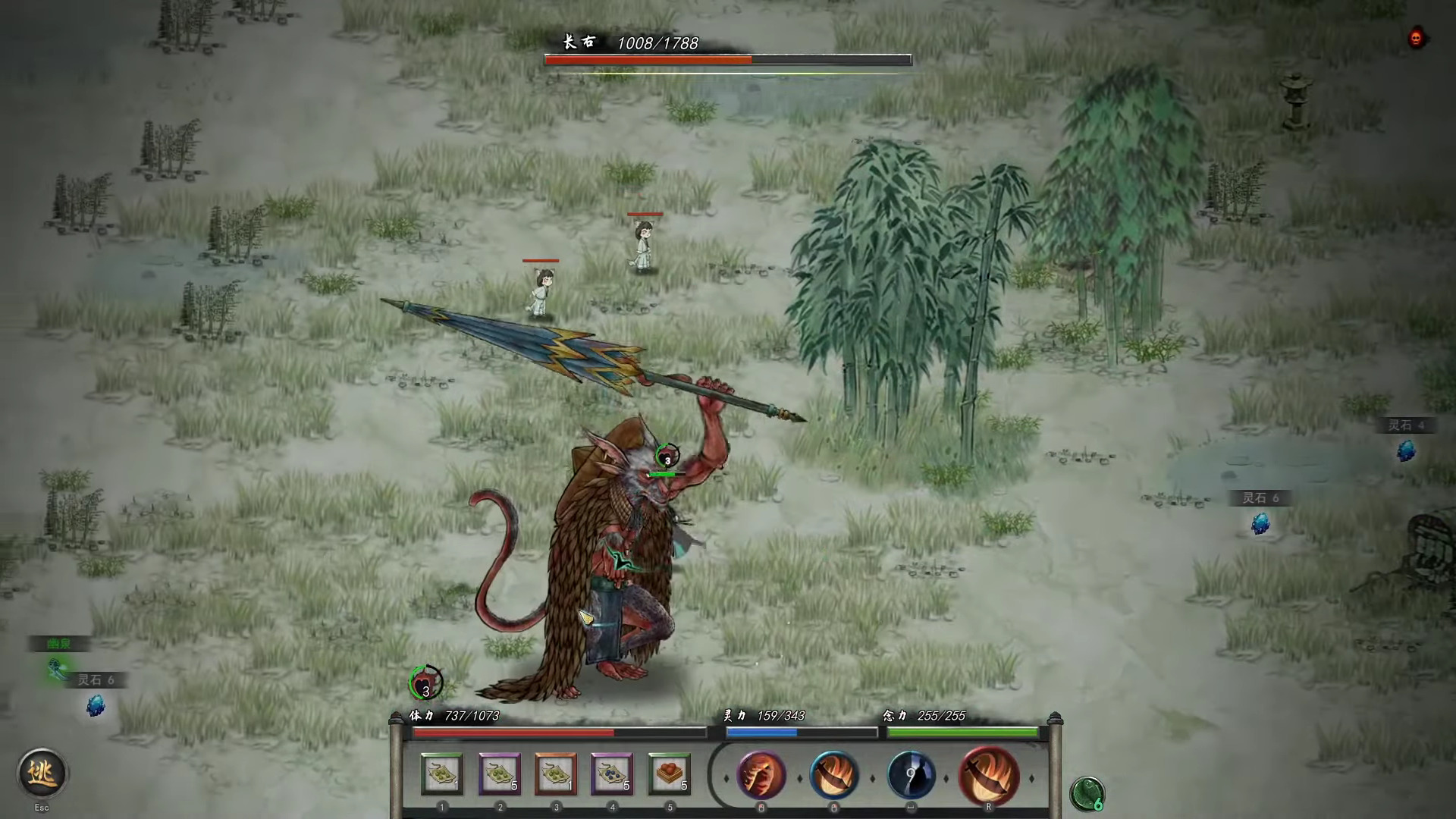Activate the beast claw attack skill

[x=761, y=776]
